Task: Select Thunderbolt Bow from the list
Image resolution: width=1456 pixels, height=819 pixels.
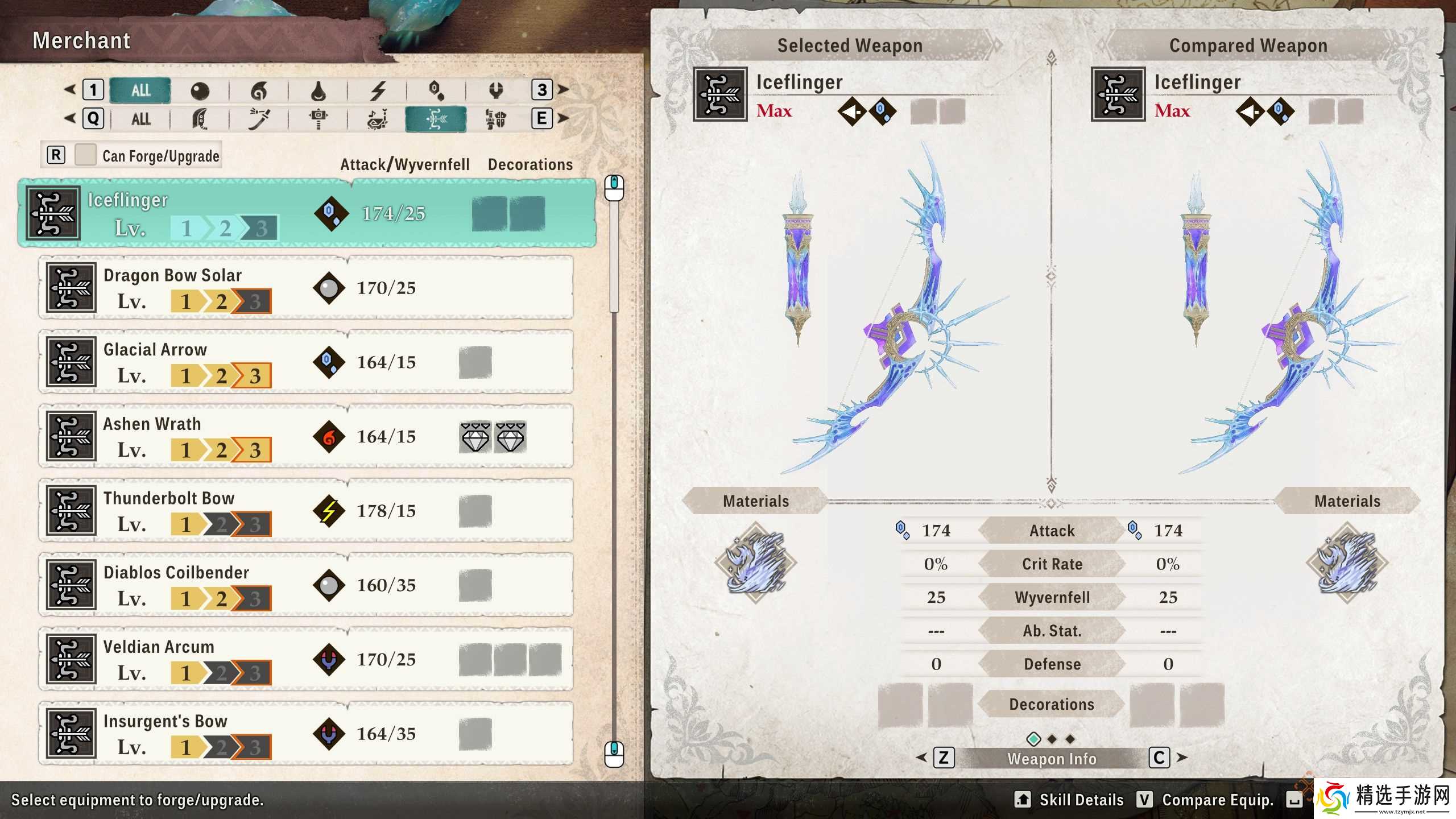Action: coord(306,511)
